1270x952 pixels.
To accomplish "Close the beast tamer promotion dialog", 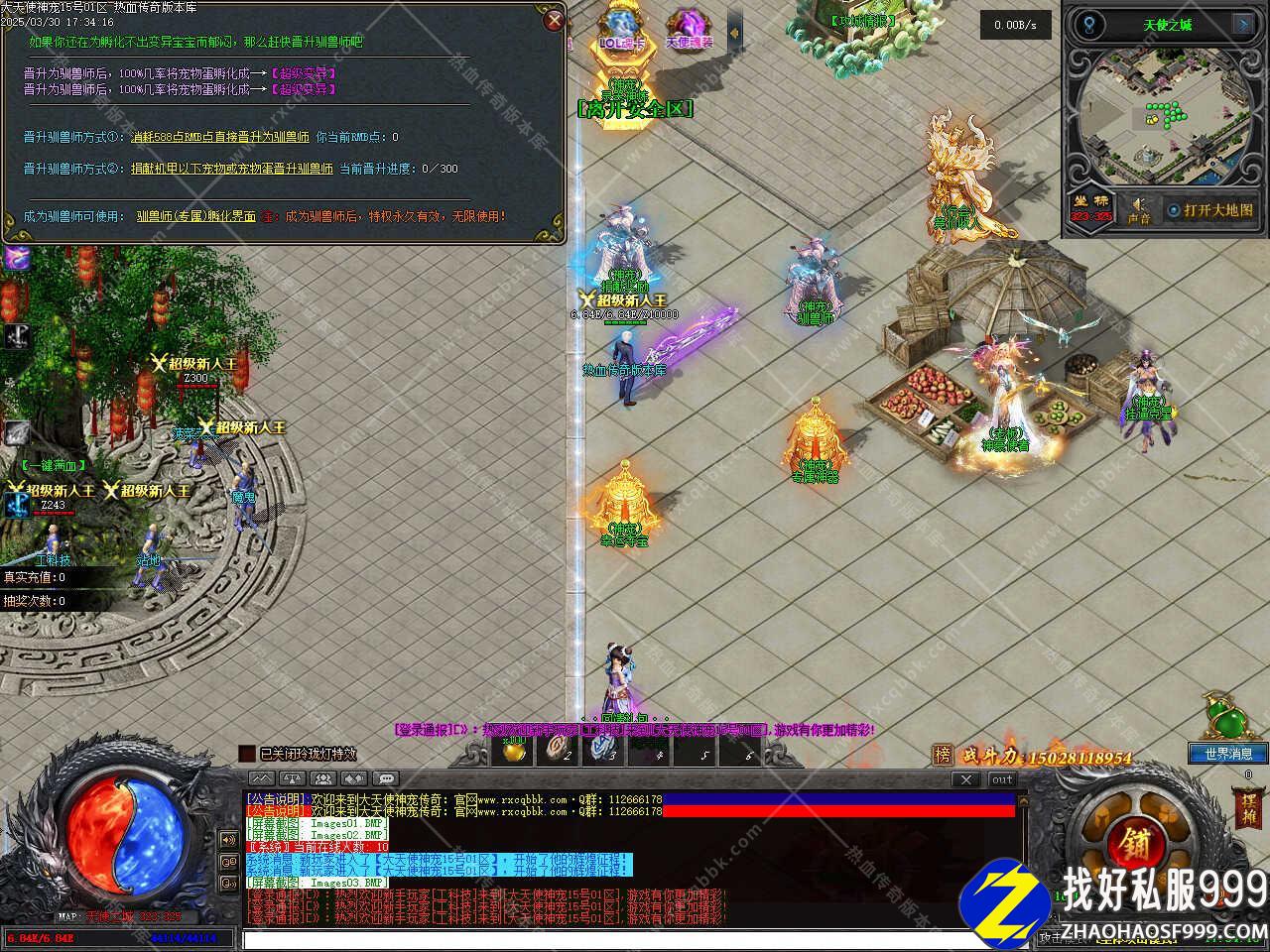I will click(555, 20).
